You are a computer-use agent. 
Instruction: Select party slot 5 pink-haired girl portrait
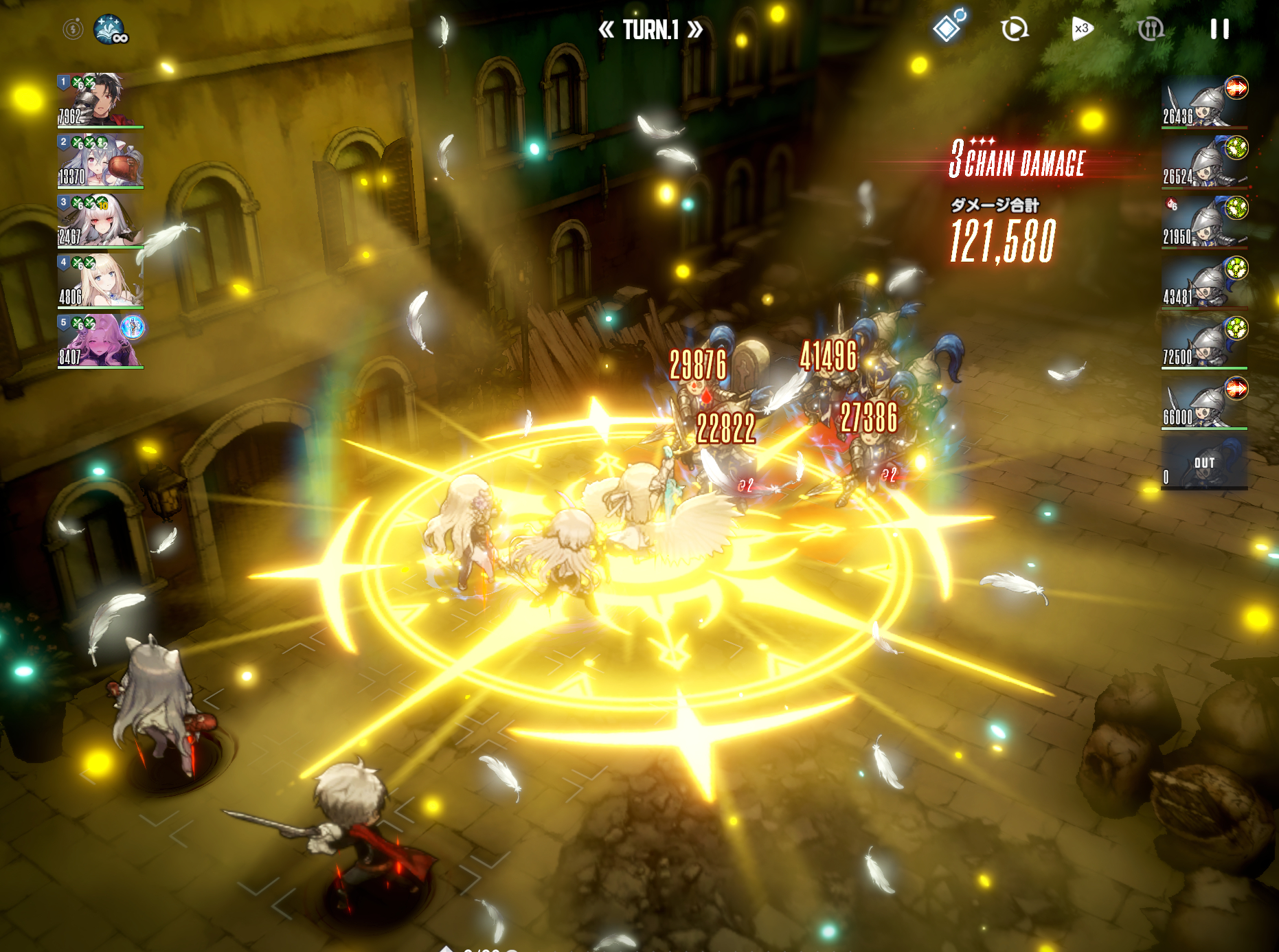click(x=100, y=341)
